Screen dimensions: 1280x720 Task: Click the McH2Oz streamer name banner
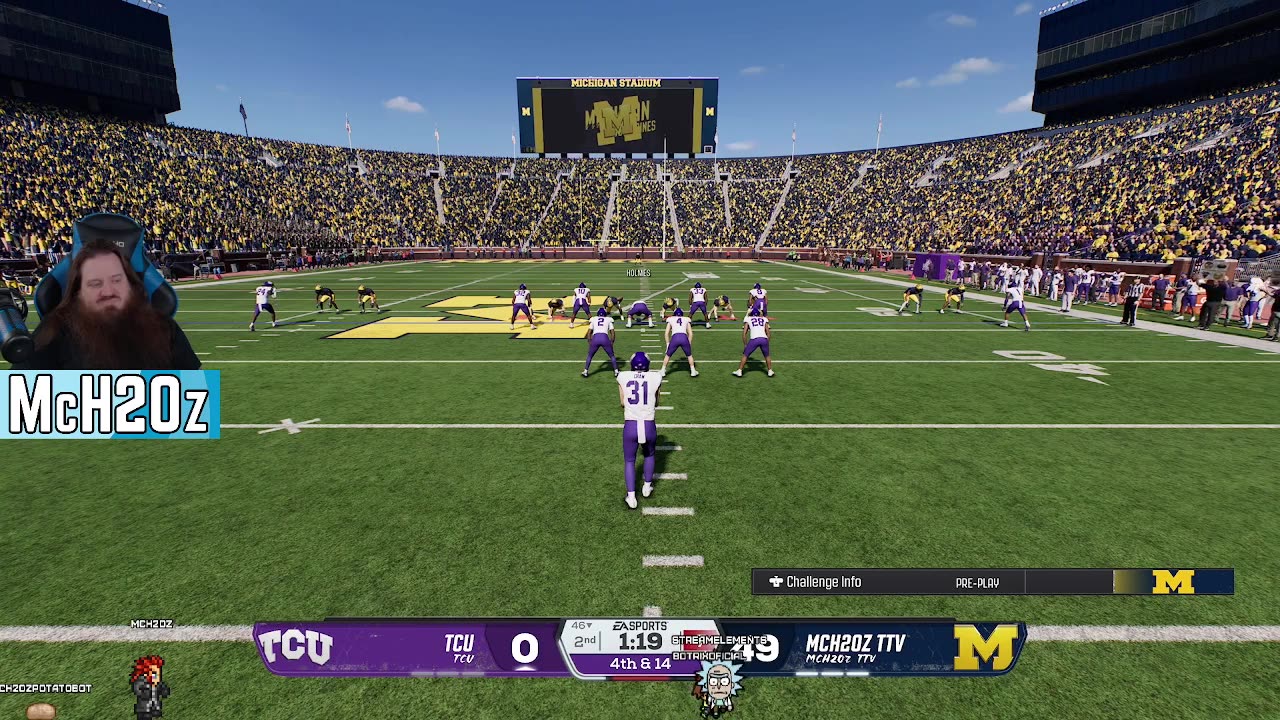109,405
